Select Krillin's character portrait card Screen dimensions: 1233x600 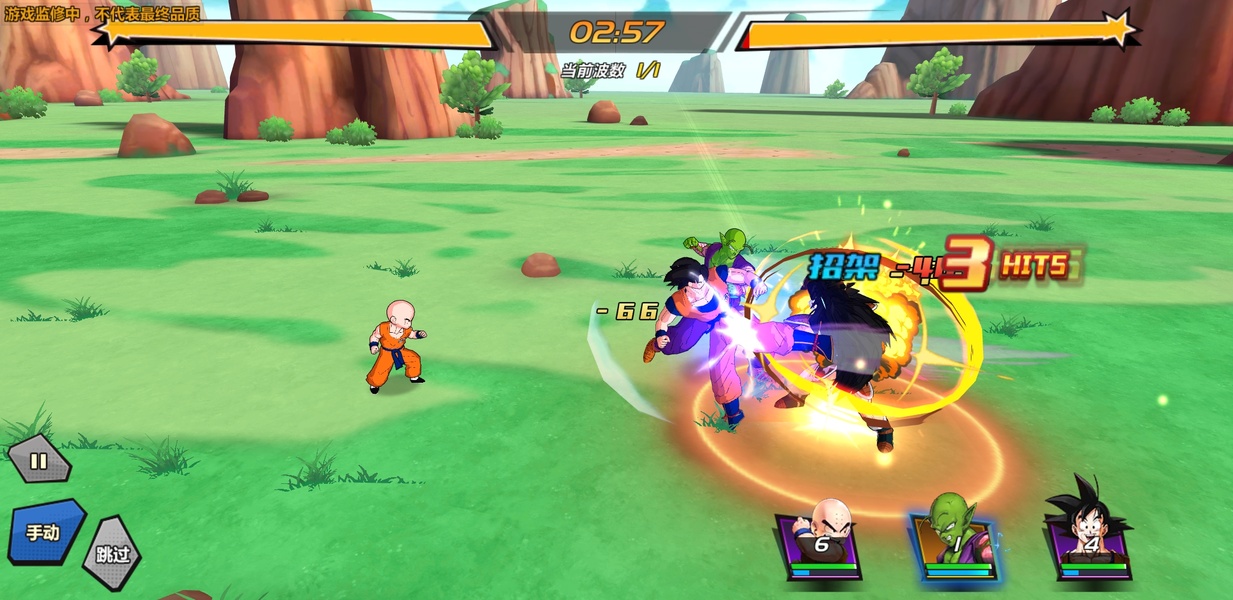pos(821,541)
